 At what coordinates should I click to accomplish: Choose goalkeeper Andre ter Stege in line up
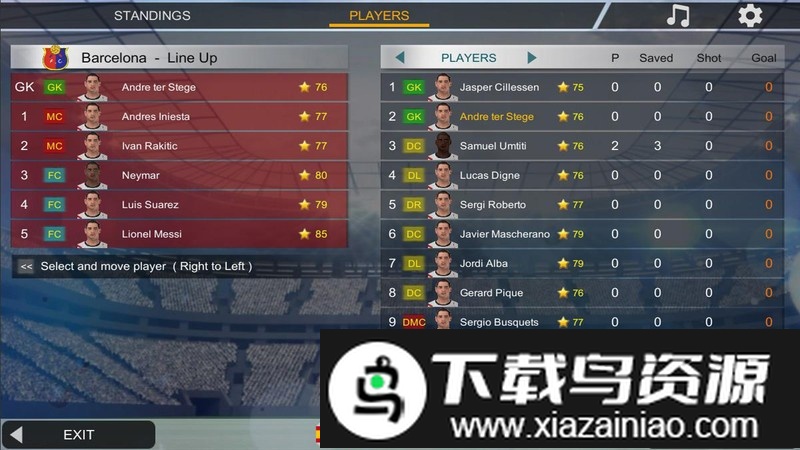click(180, 87)
